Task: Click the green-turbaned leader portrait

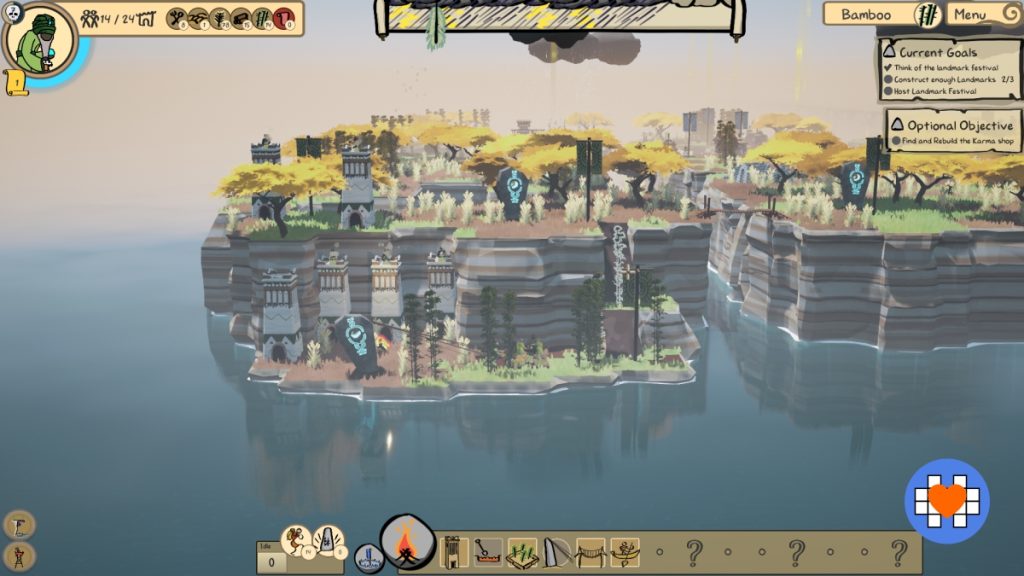Action: point(40,41)
